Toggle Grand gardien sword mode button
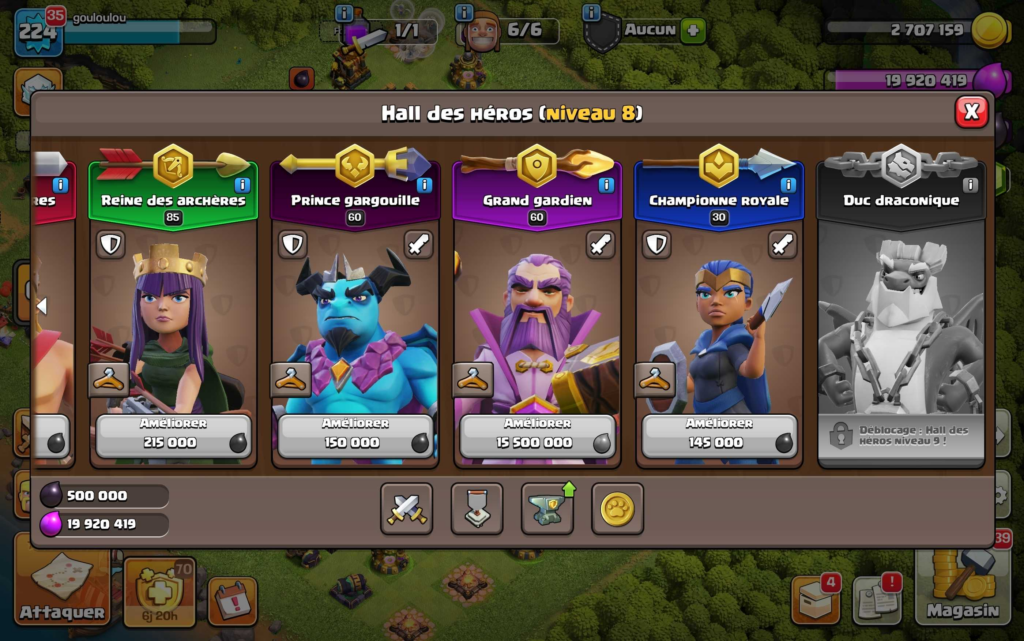This screenshot has height=641, width=1024. tap(601, 244)
